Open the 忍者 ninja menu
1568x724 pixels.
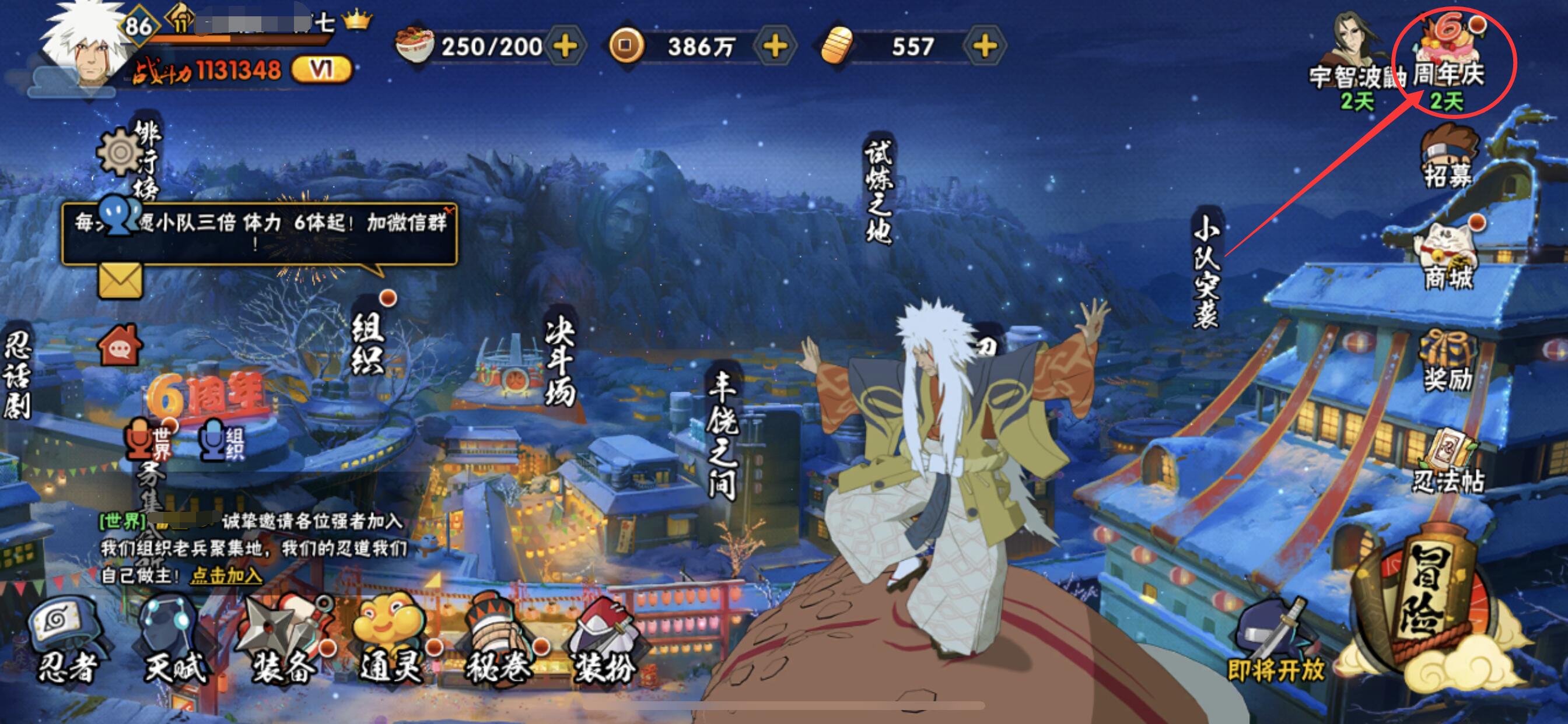click(66, 639)
